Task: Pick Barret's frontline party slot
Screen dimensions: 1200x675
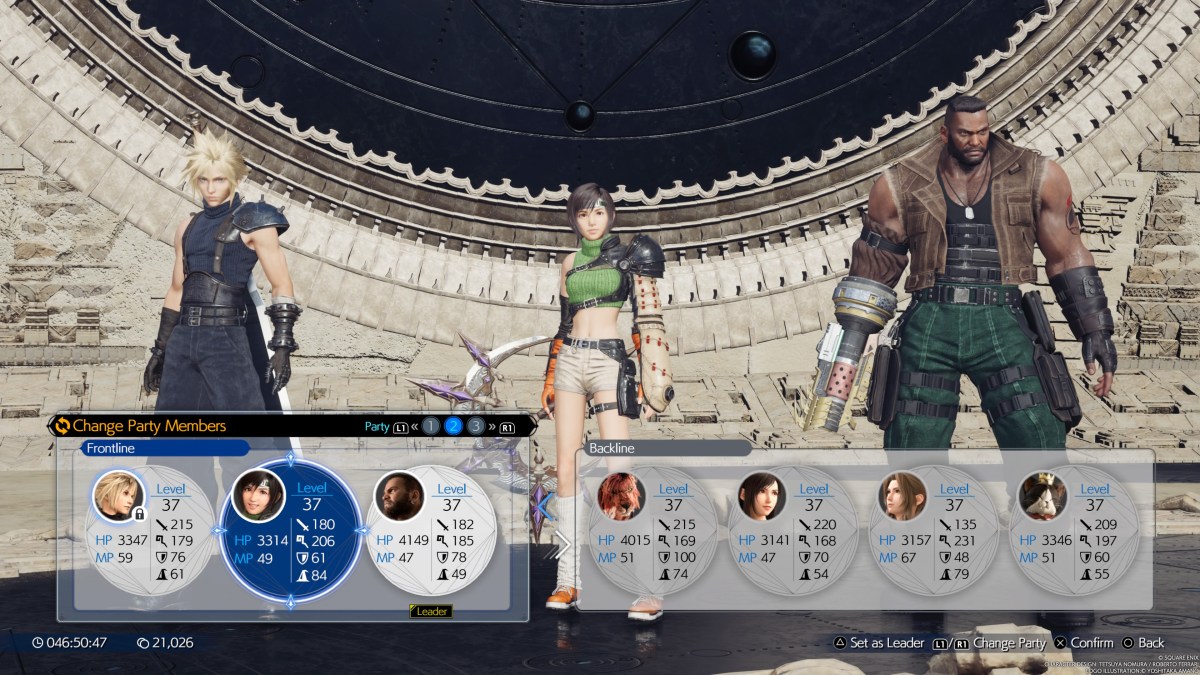Action: click(x=430, y=529)
